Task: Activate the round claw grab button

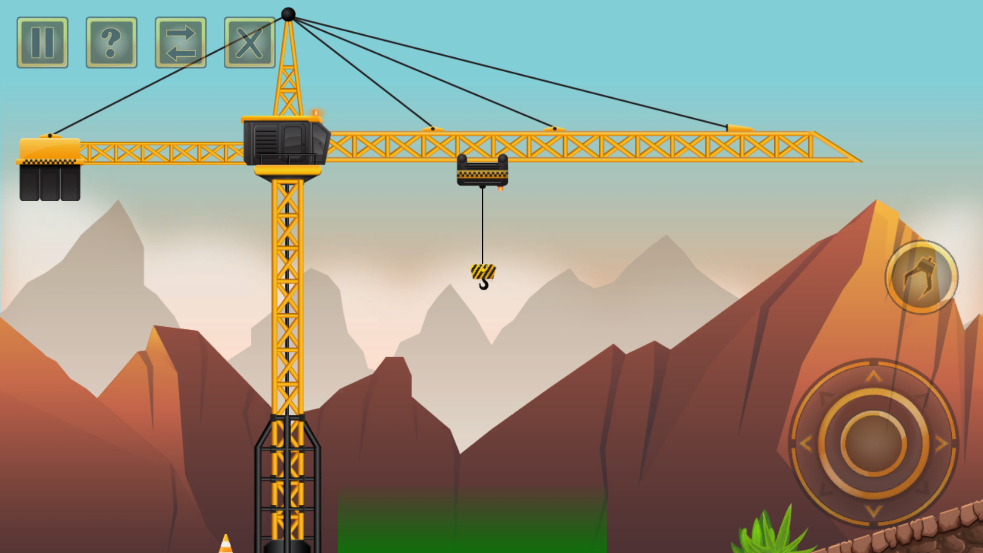Action: click(921, 277)
